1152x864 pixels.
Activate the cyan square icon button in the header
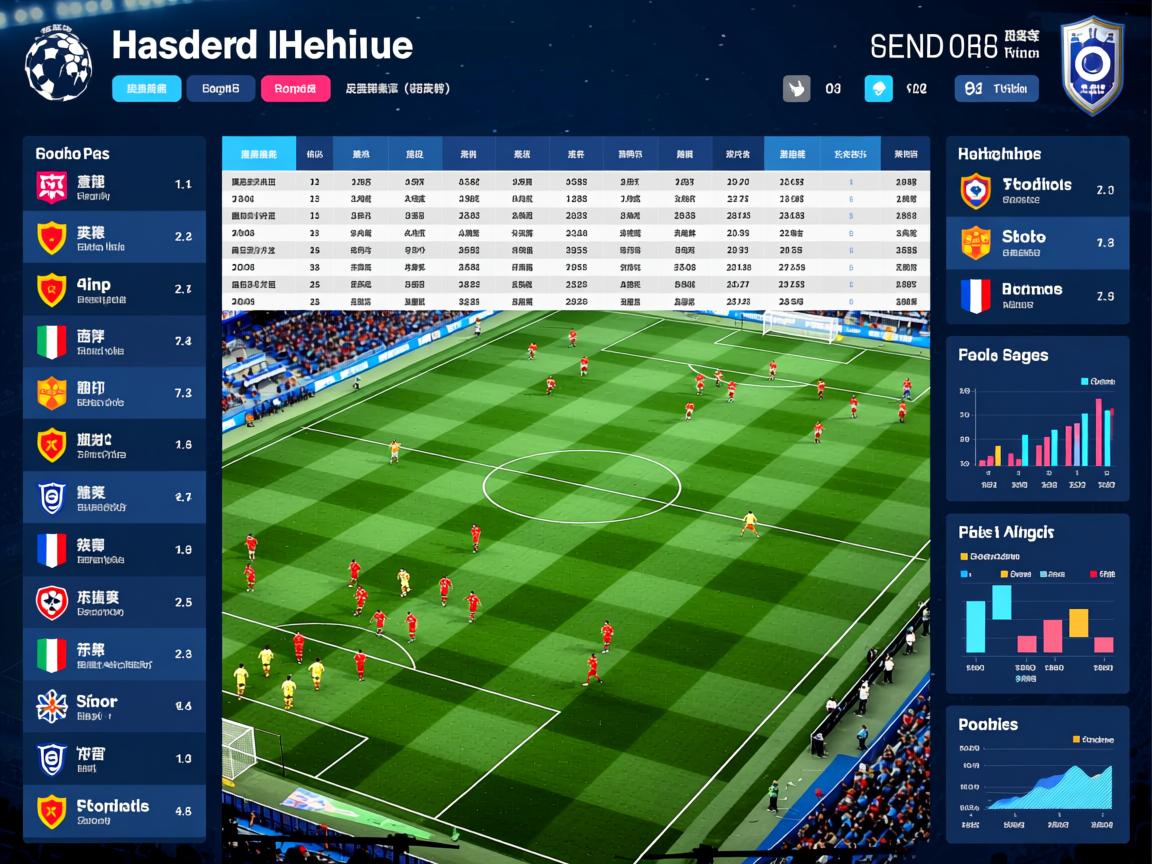pos(878,88)
